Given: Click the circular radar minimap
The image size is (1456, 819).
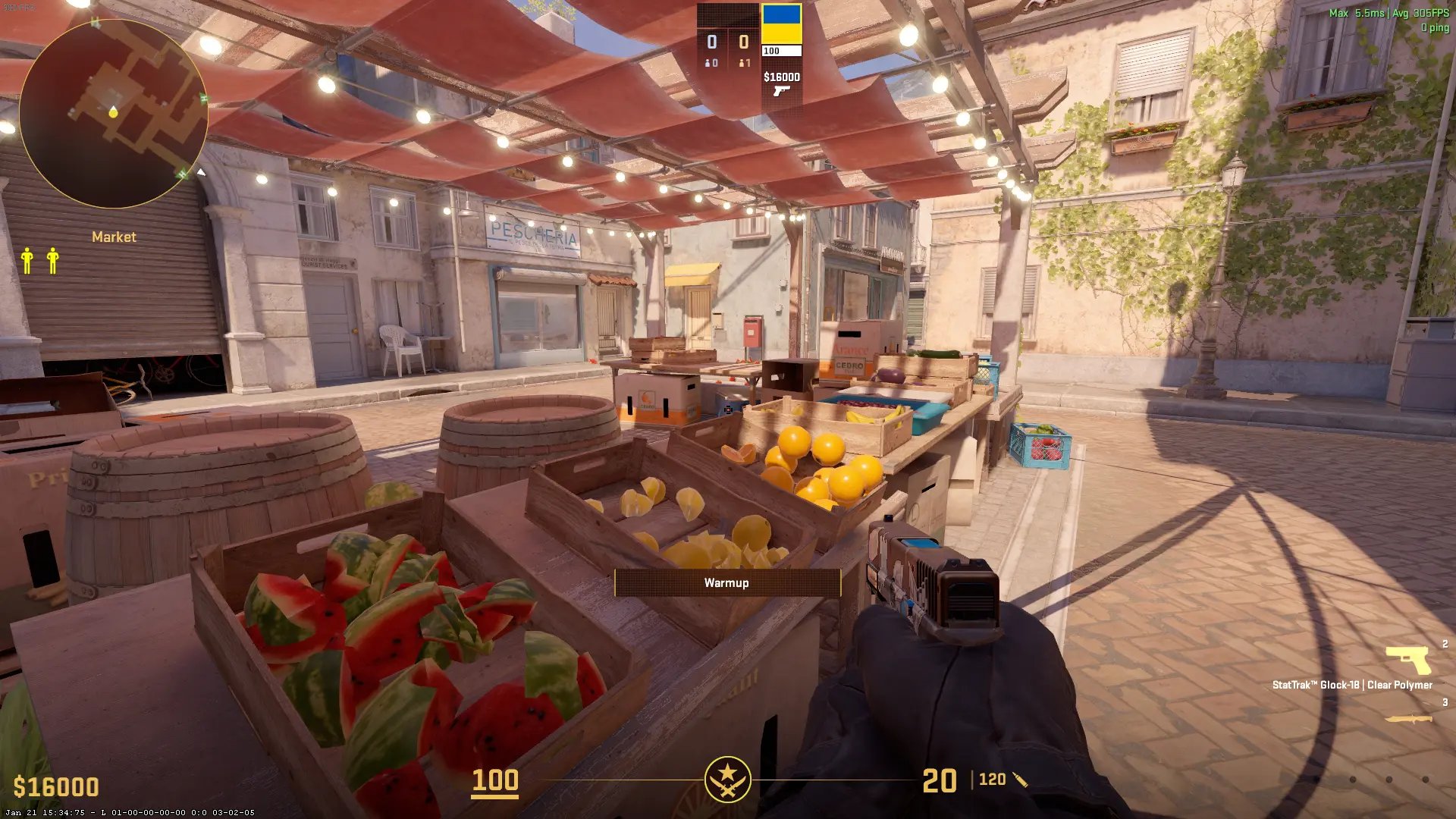Looking at the screenshot, I should (x=114, y=114).
